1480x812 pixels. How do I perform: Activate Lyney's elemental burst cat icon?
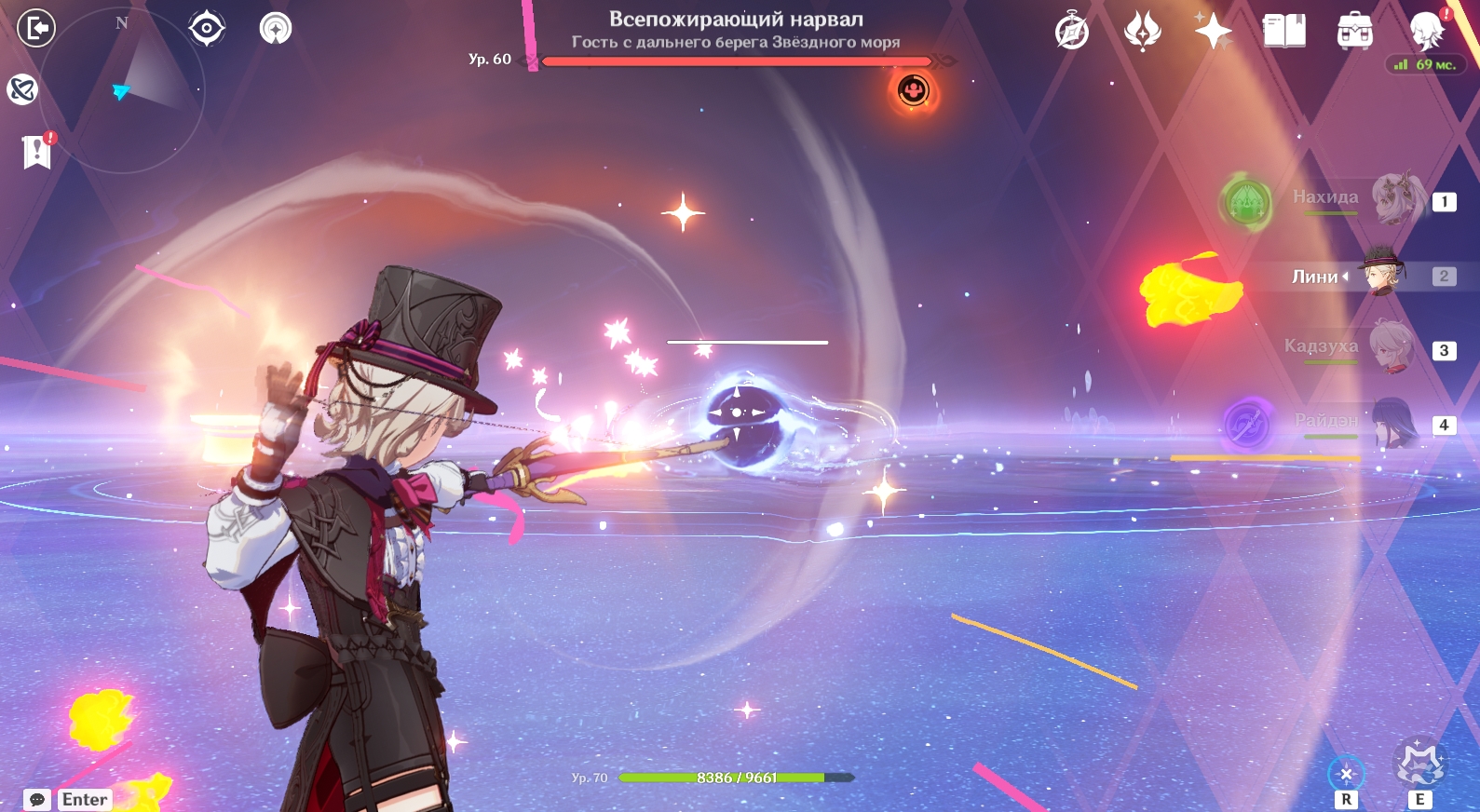click(x=1419, y=765)
